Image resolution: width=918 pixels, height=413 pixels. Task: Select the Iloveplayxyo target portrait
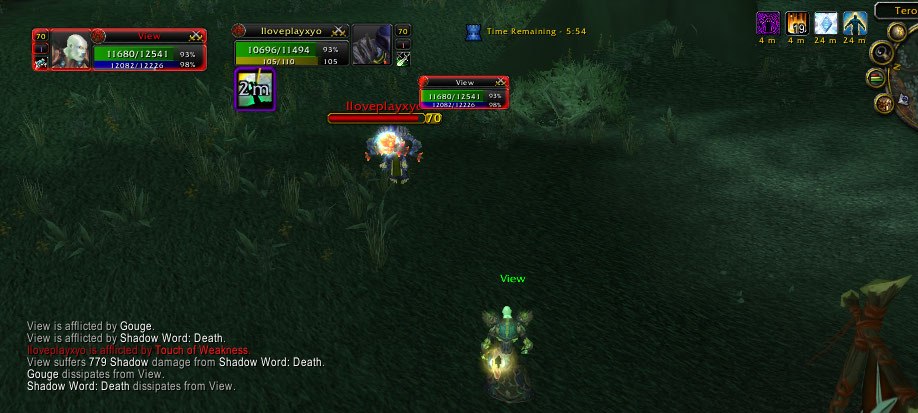pyautogui.click(x=372, y=45)
